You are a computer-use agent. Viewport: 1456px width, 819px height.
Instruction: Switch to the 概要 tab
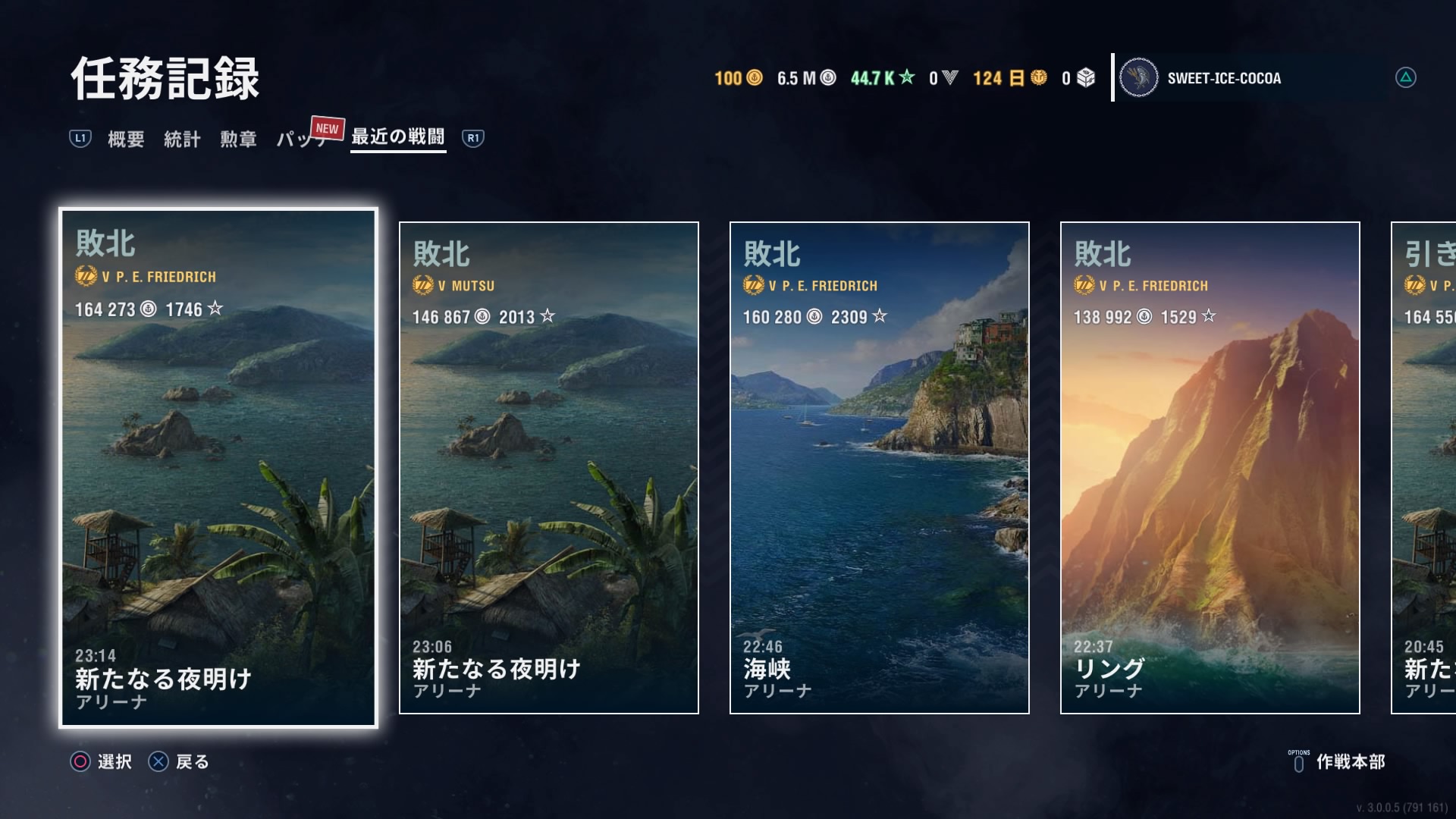click(x=126, y=139)
